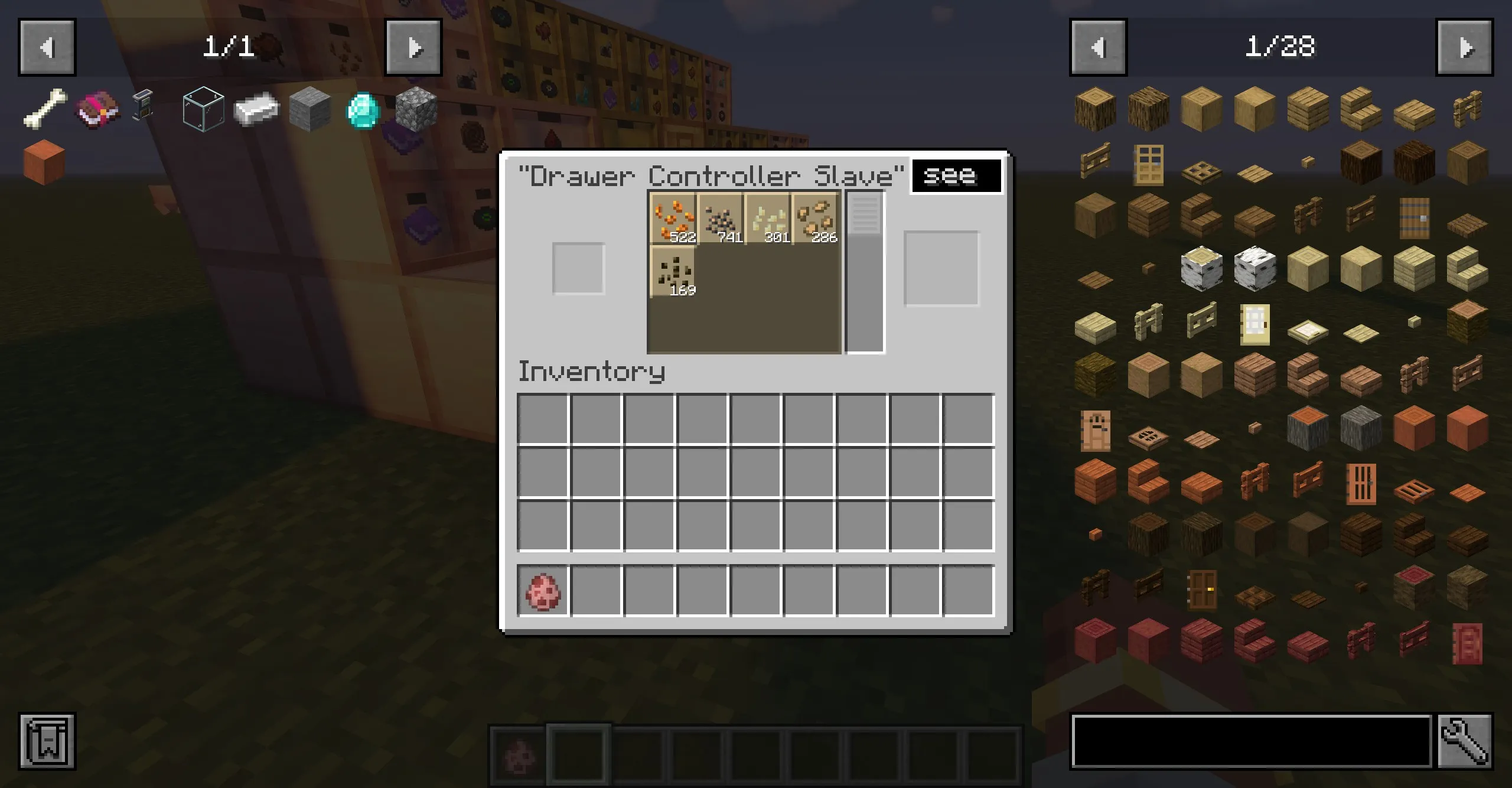Click the next-page arrow on the bookmark panel
The height and width of the screenshot is (788, 1512).
click(x=413, y=48)
